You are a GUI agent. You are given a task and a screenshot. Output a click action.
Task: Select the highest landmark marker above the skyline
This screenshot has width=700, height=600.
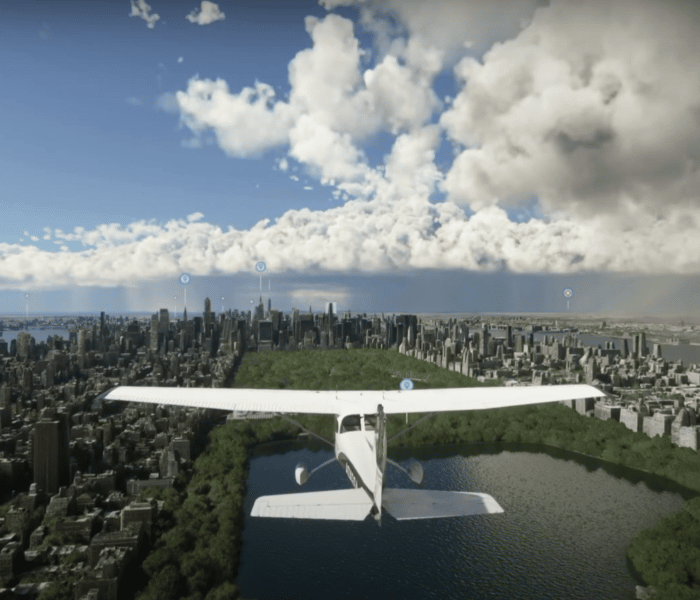click(x=260, y=267)
